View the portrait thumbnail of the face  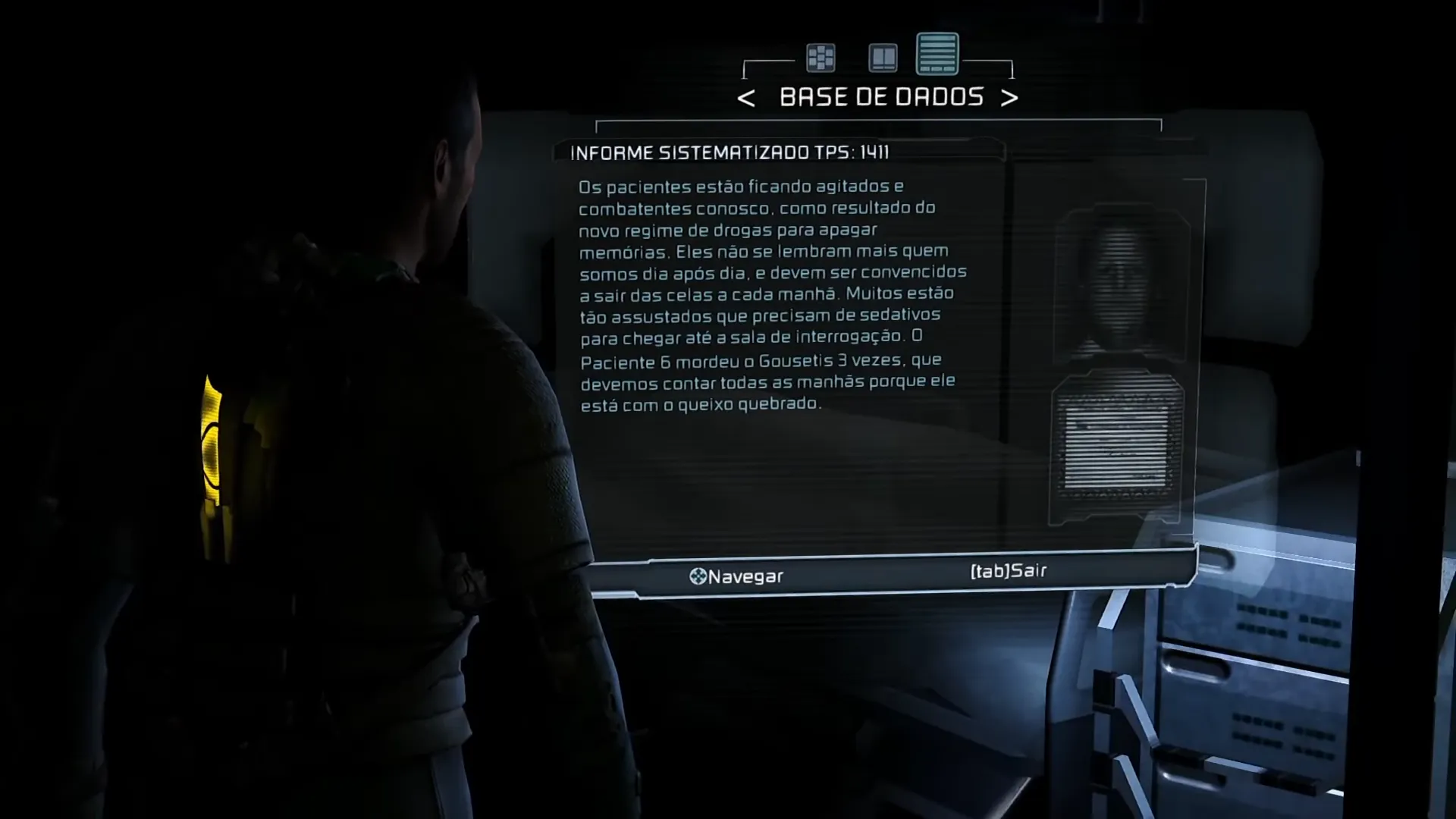tap(1120, 284)
